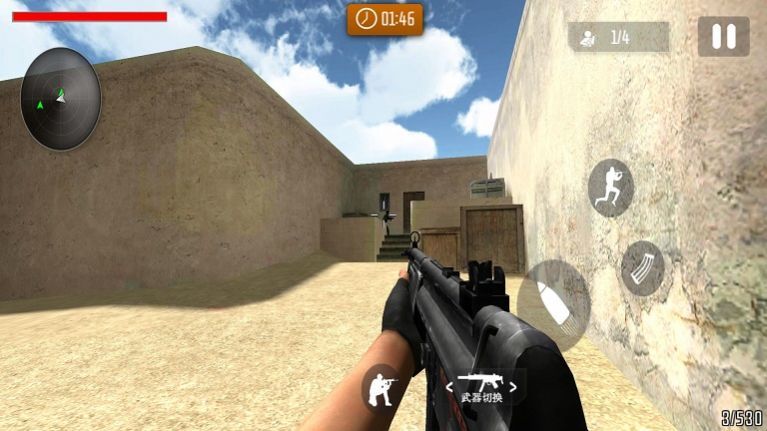Screen dimensions: 767x431
Task: Toggle crouch with the kneeling soldier button
Action: pyautogui.click(x=381, y=387)
